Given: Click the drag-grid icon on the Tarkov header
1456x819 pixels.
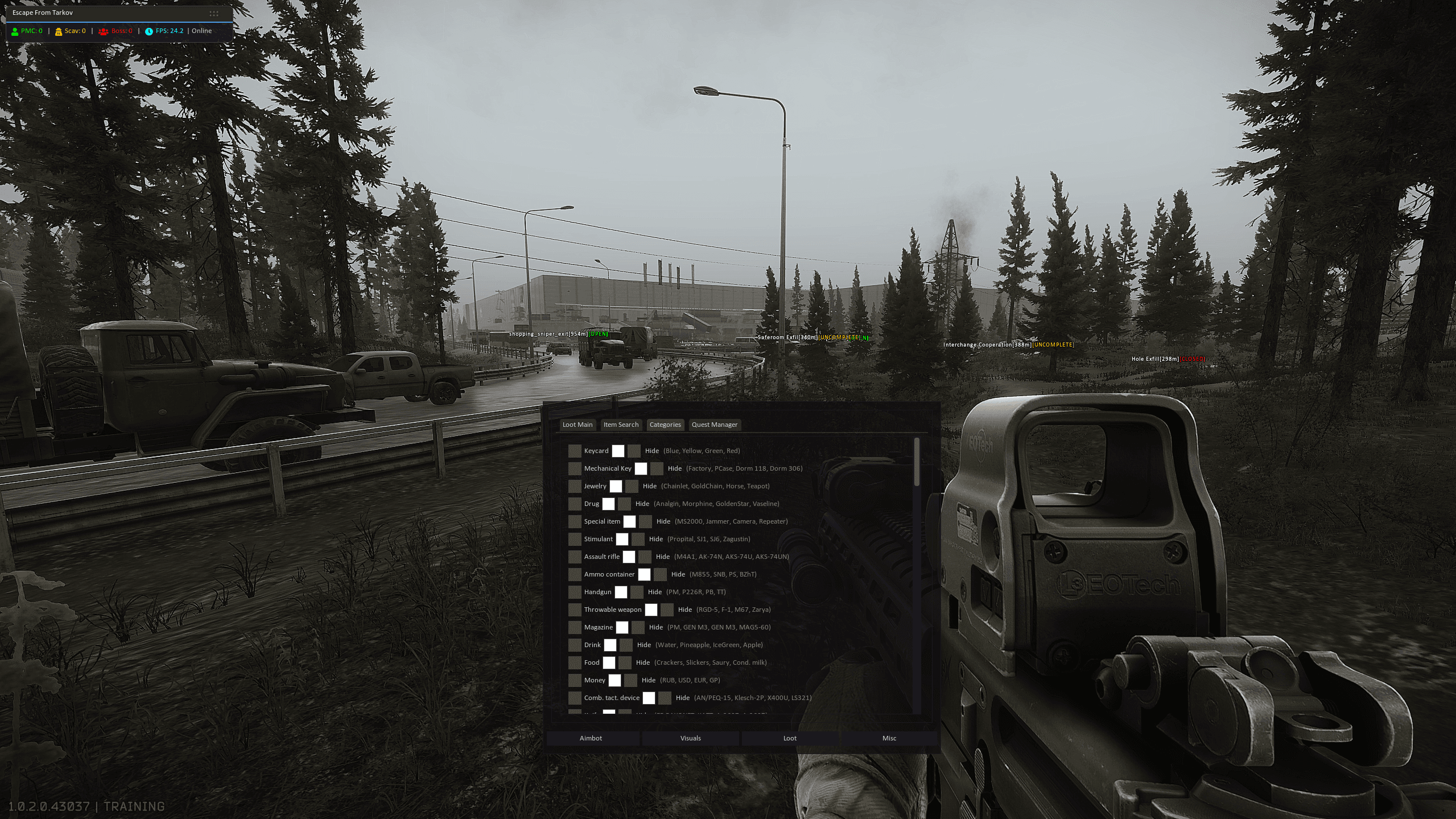Looking at the screenshot, I should [x=214, y=13].
